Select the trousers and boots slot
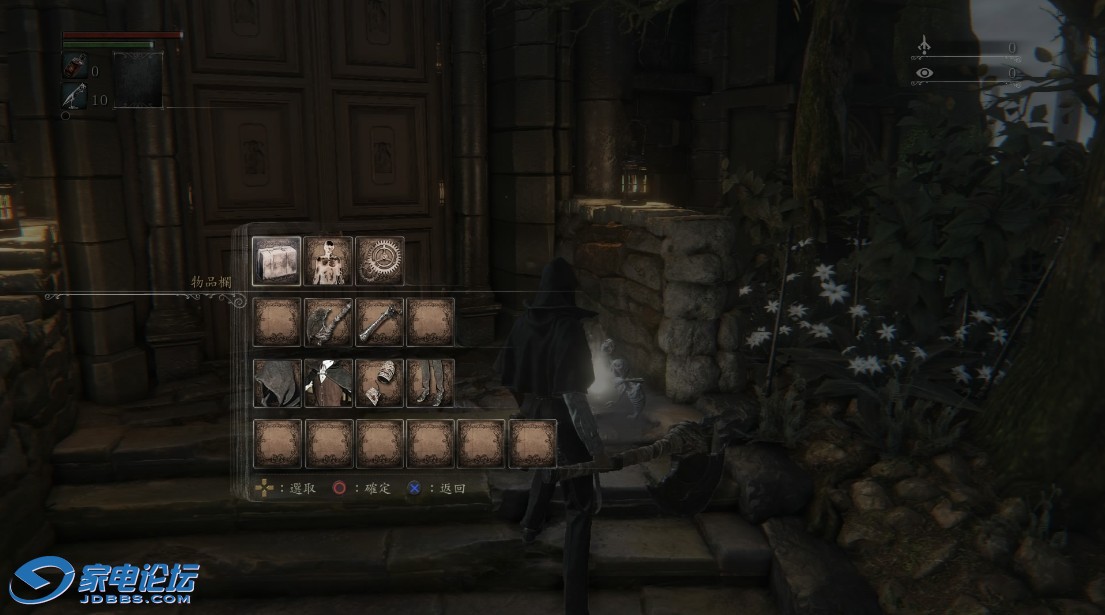Image resolution: width=1105 pixels, height=615 pixels. point(430,383)
